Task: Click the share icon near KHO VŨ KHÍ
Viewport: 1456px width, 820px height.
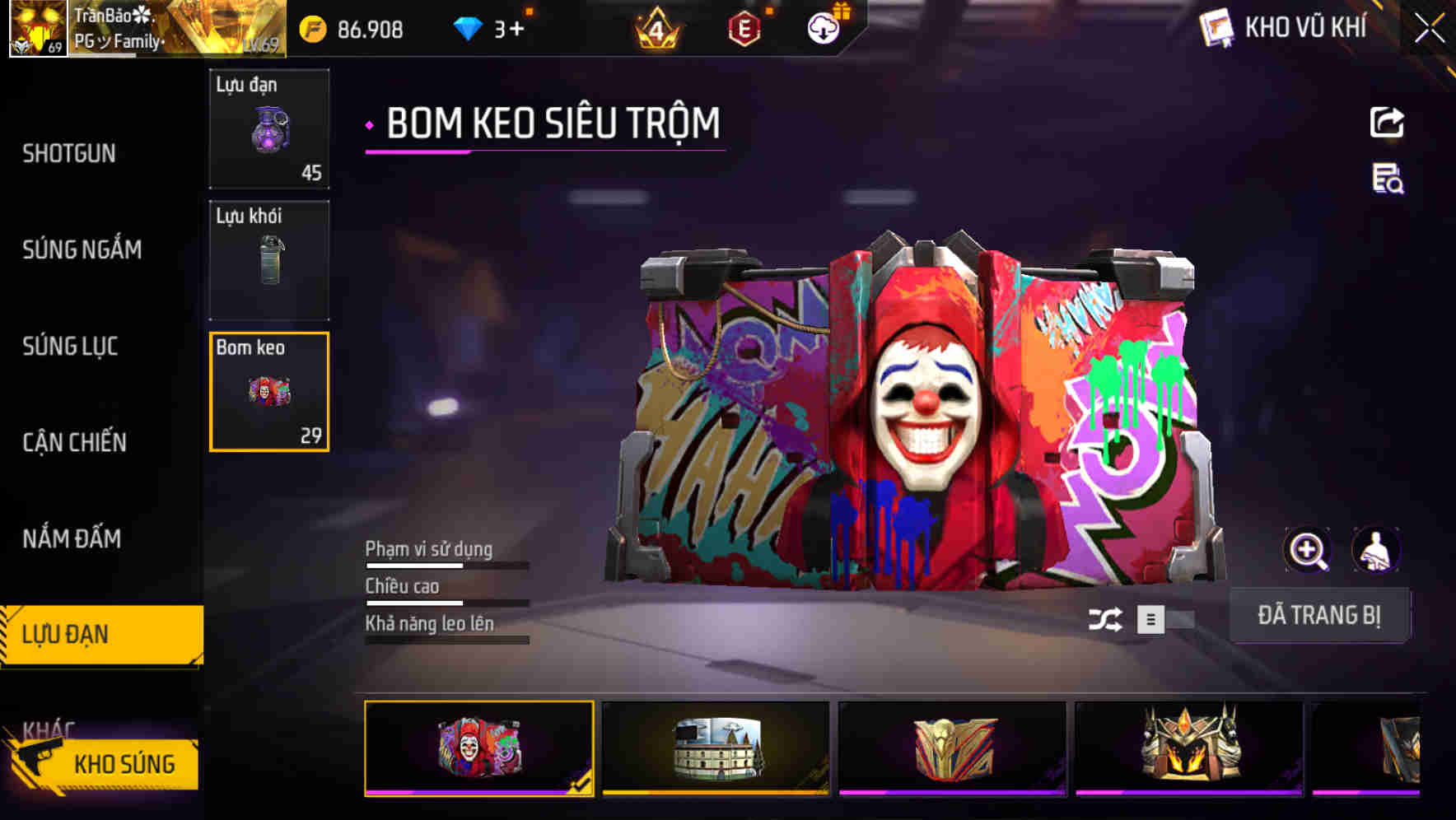Action: [x=1387, y=122]
